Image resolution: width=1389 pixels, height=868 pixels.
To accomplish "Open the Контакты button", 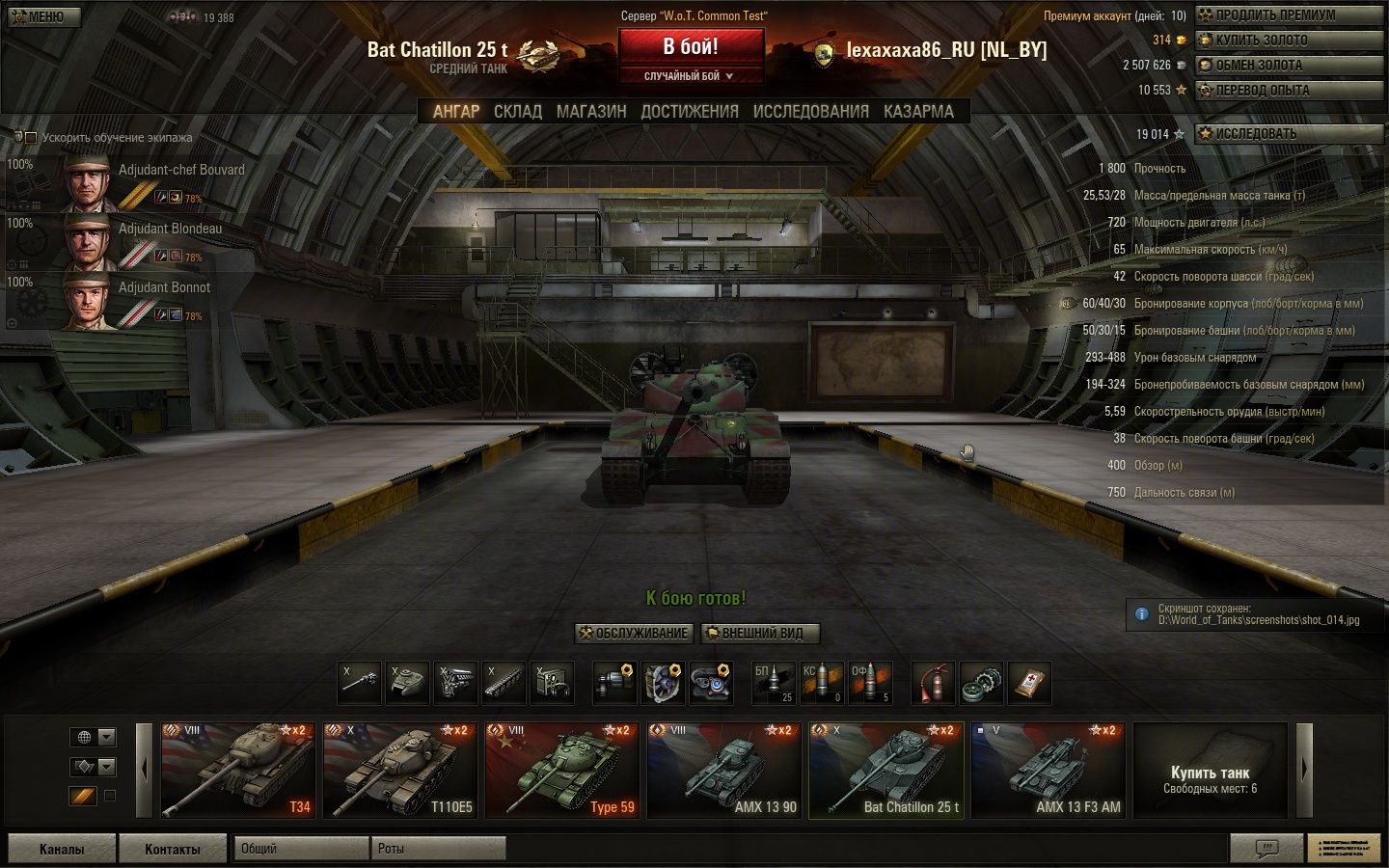I will 173,849.
